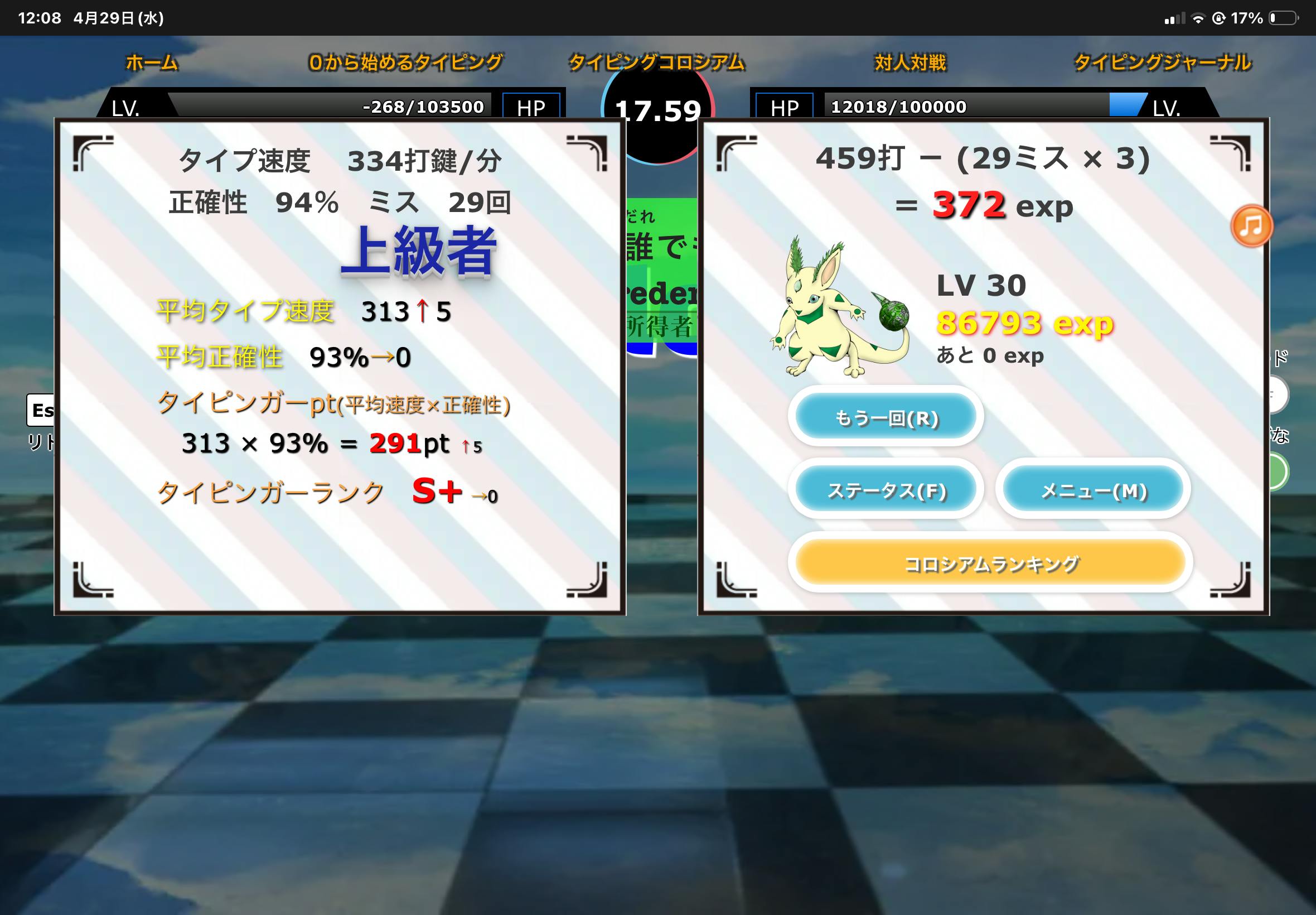The height and width of the screenshot is (915, 1316).
Task: Go to the ホーム page
Action: tap(152, 62)
